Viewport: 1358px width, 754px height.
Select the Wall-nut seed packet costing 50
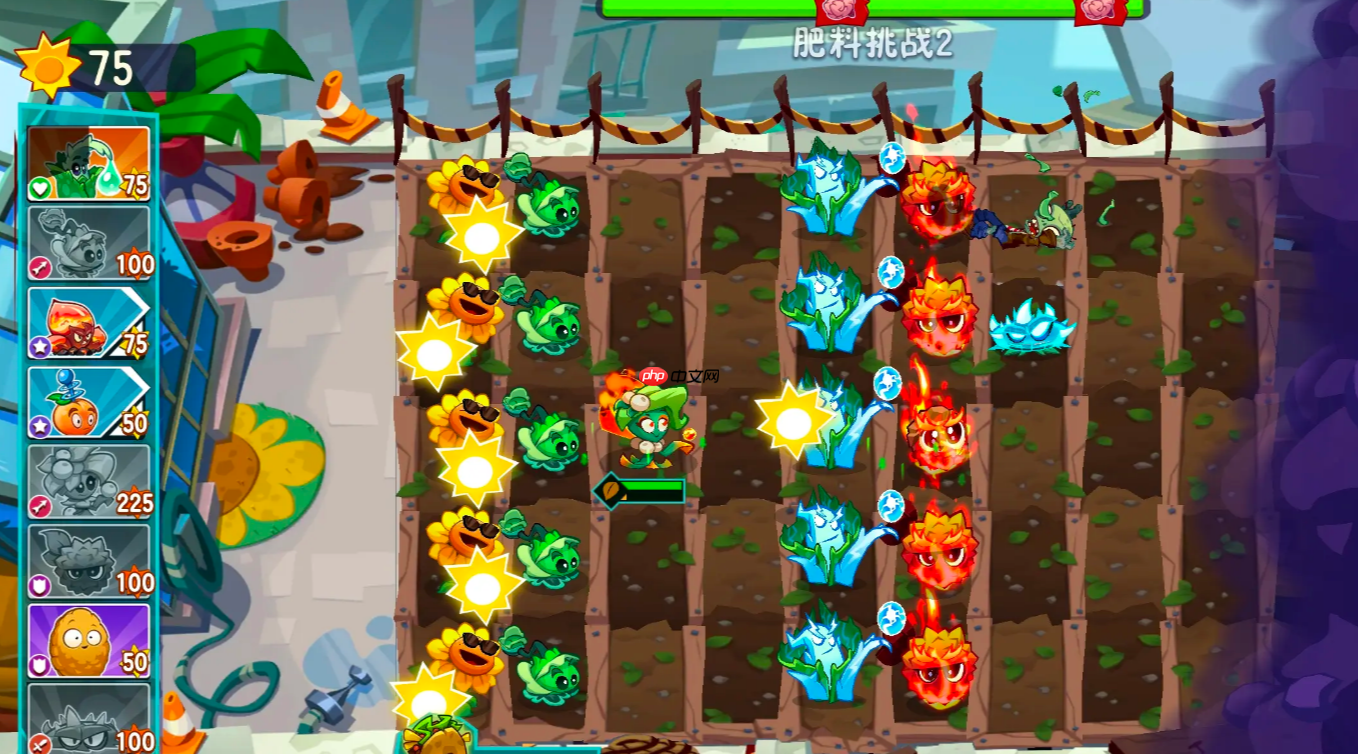pos(88,641)
